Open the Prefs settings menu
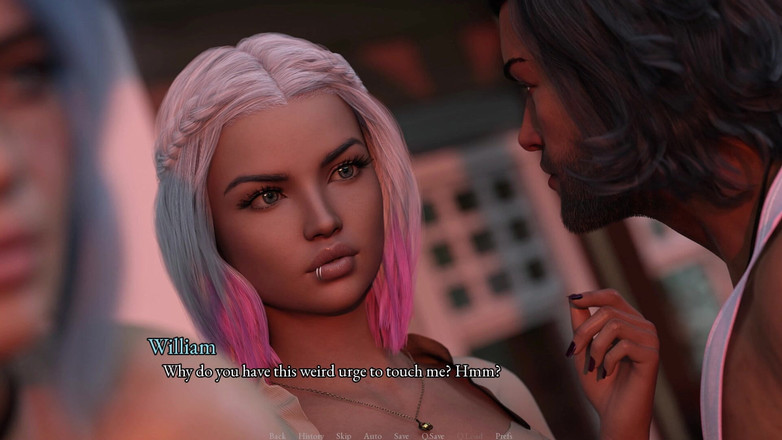 pyautogui.click(x=504, y=436)
